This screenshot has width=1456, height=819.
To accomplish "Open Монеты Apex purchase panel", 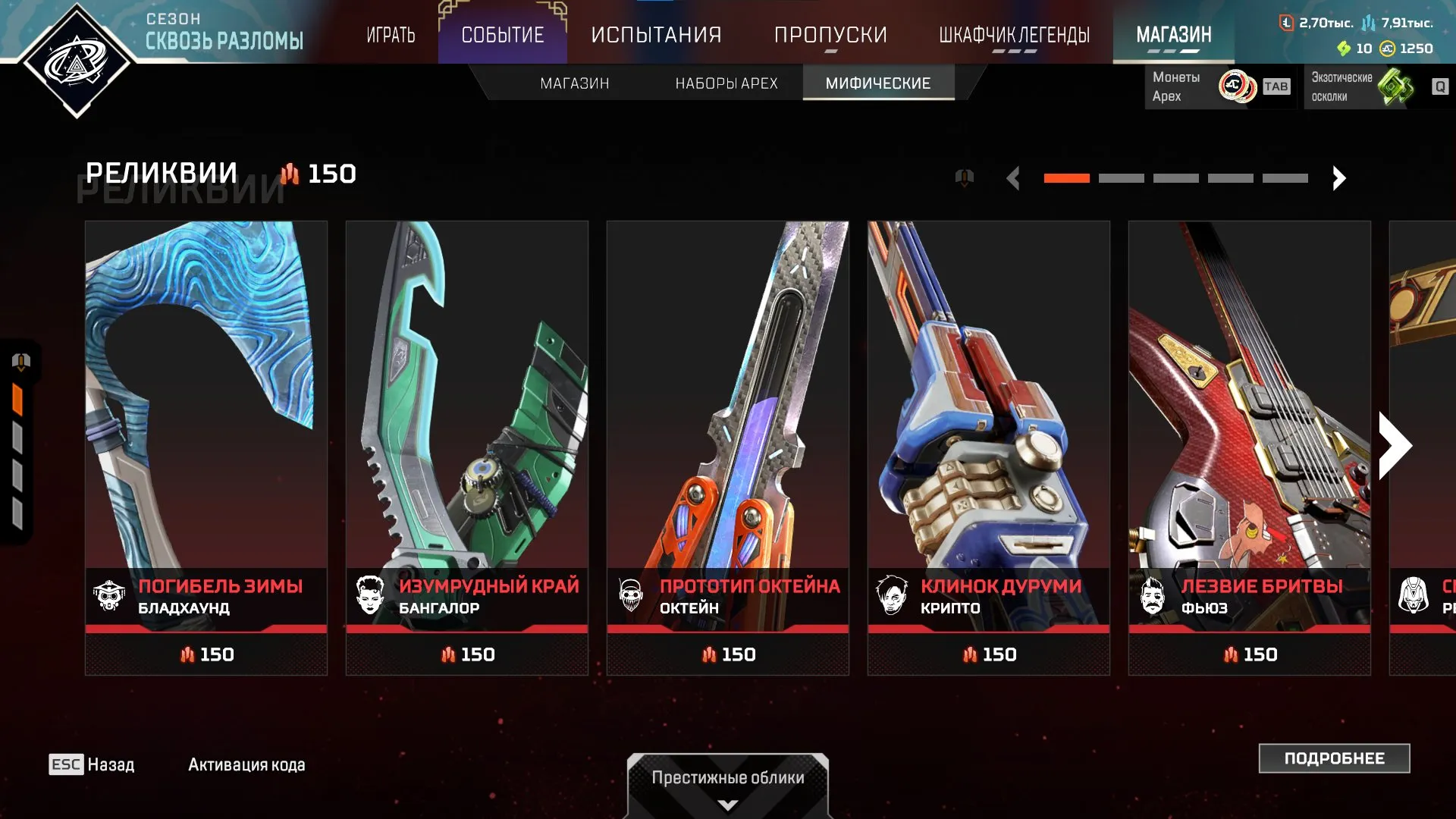I will (1221, 86).
